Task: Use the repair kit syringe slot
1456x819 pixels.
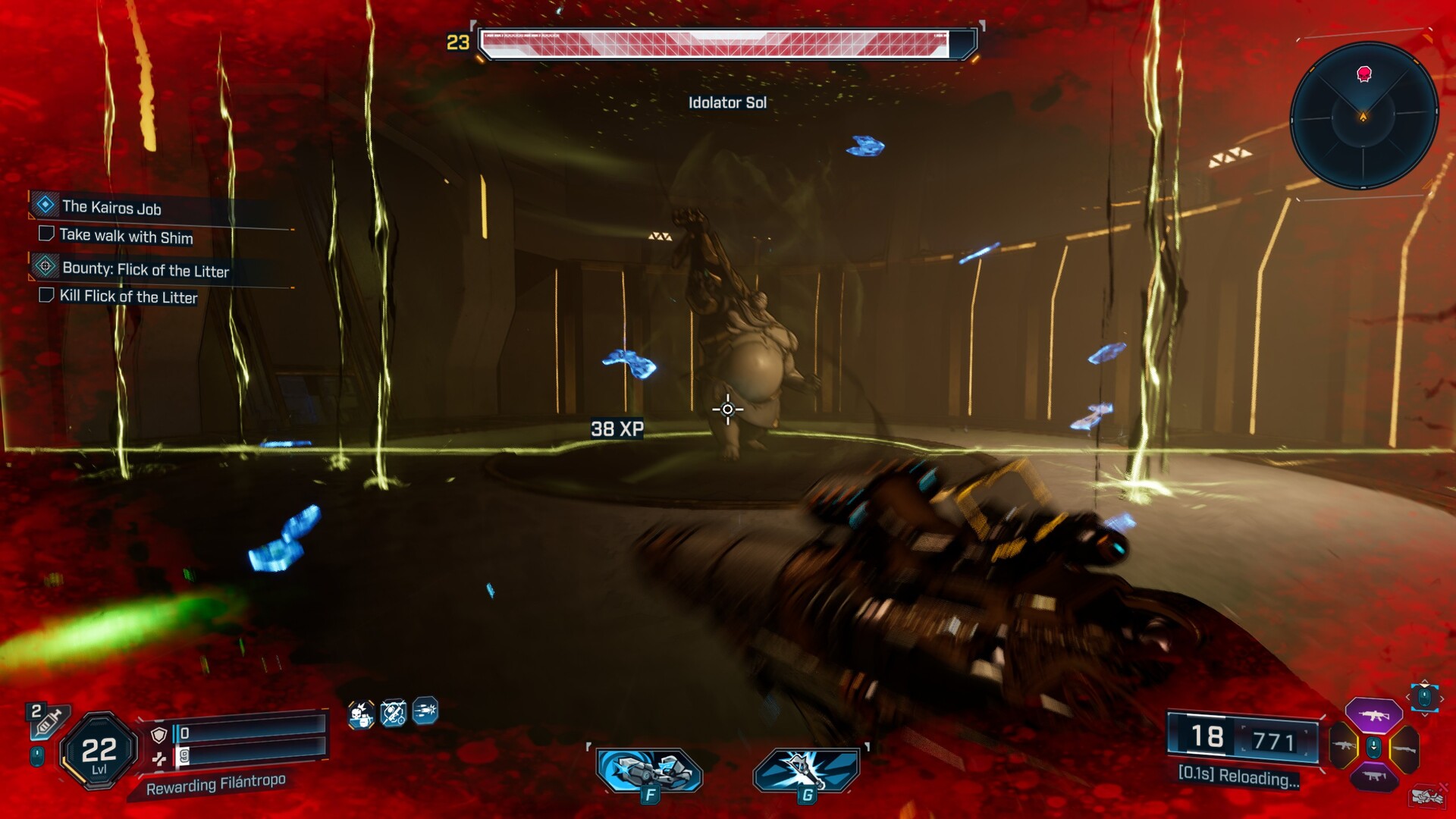Action: tap(47, 720)
